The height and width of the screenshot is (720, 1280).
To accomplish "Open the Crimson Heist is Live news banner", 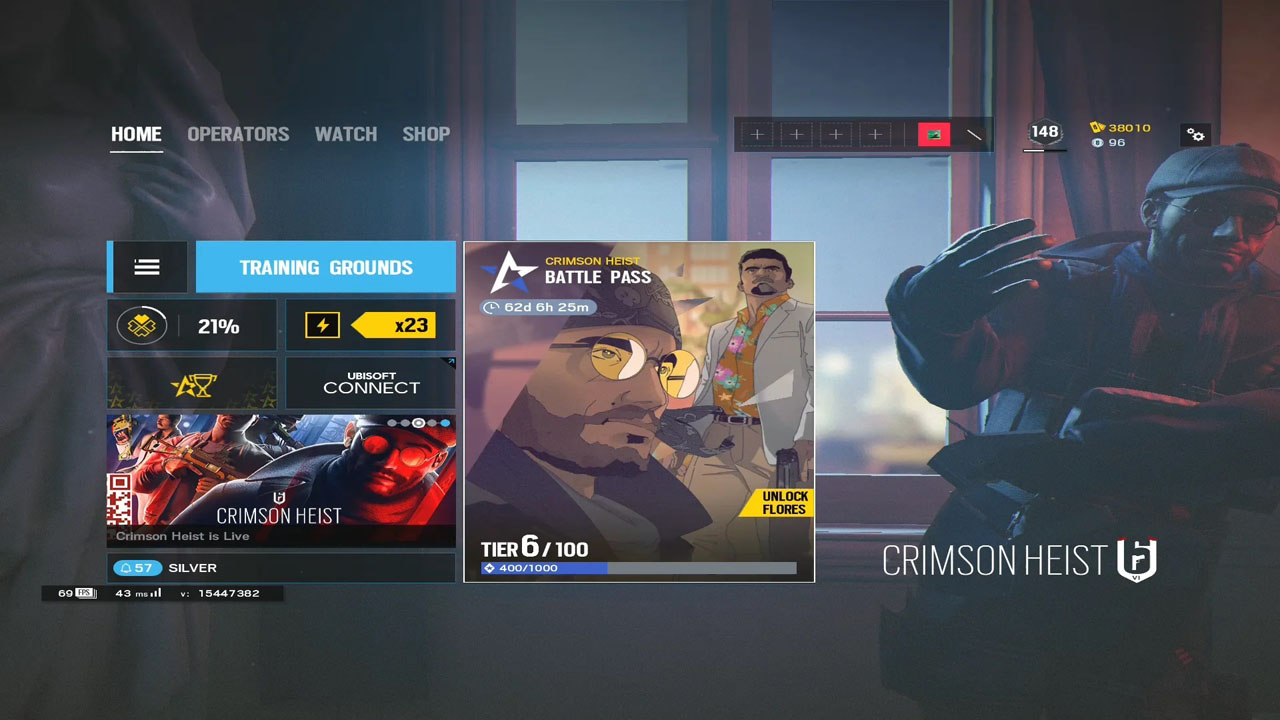I will click(281, 480).
